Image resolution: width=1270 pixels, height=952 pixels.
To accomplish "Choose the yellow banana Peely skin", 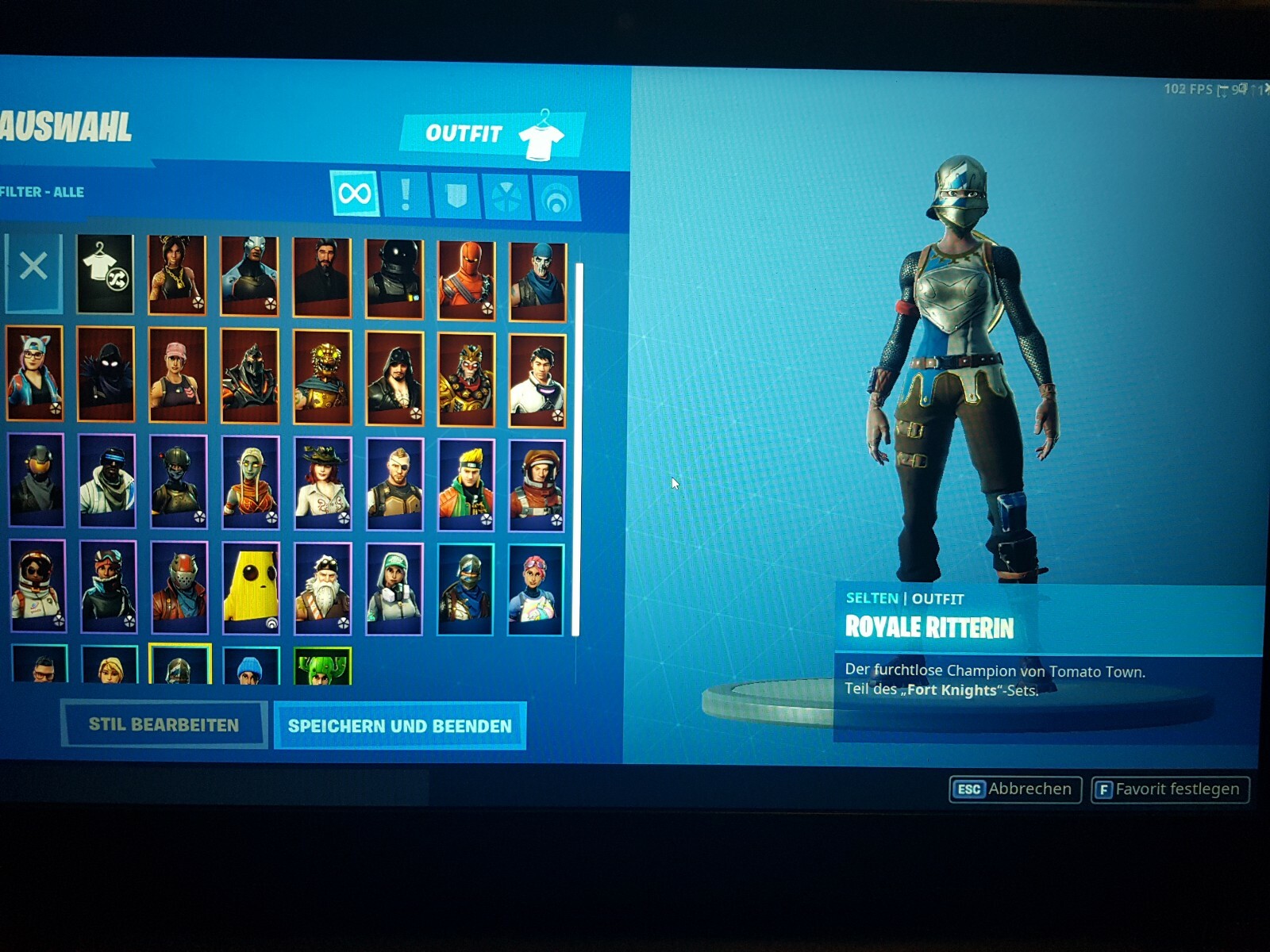I will point(250,587).
